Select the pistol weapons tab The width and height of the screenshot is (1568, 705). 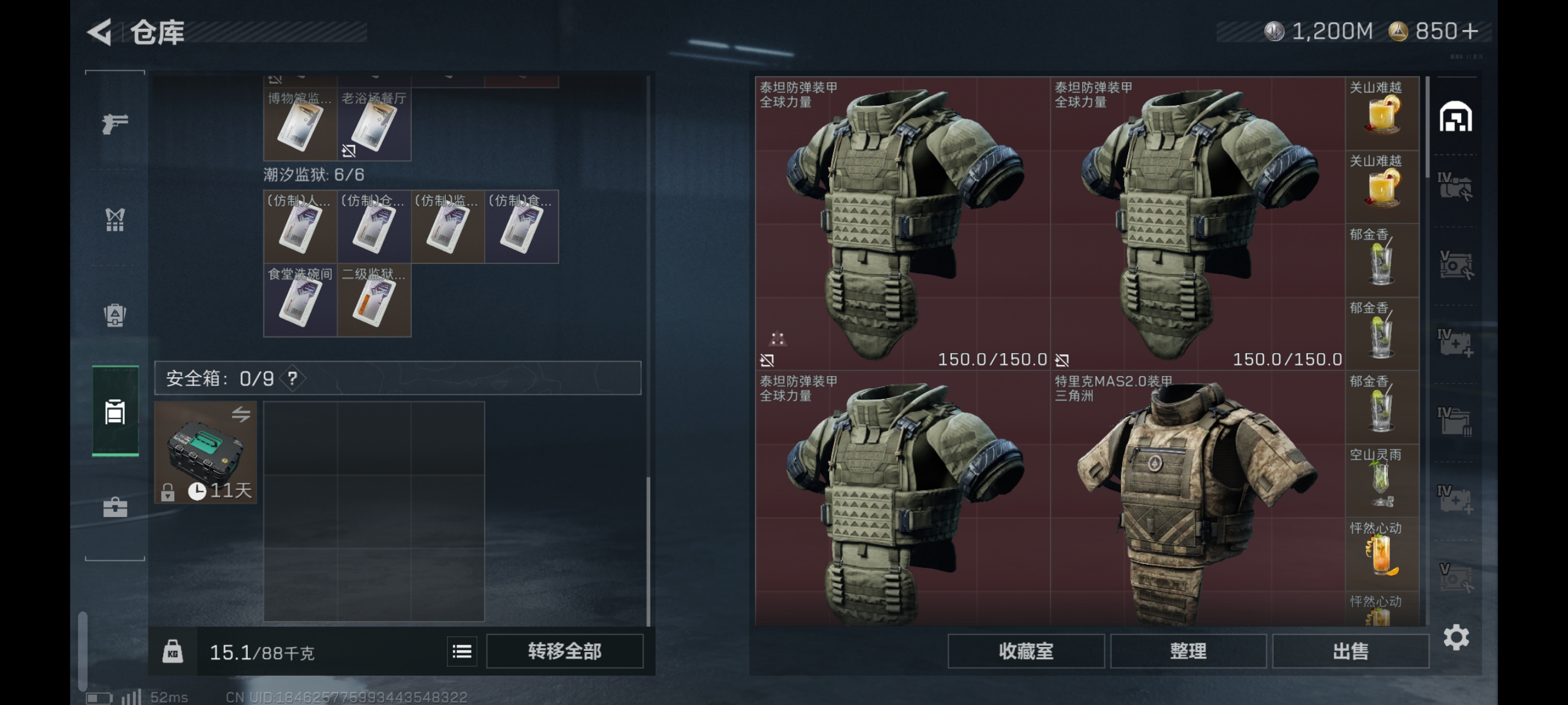[115, 123]
